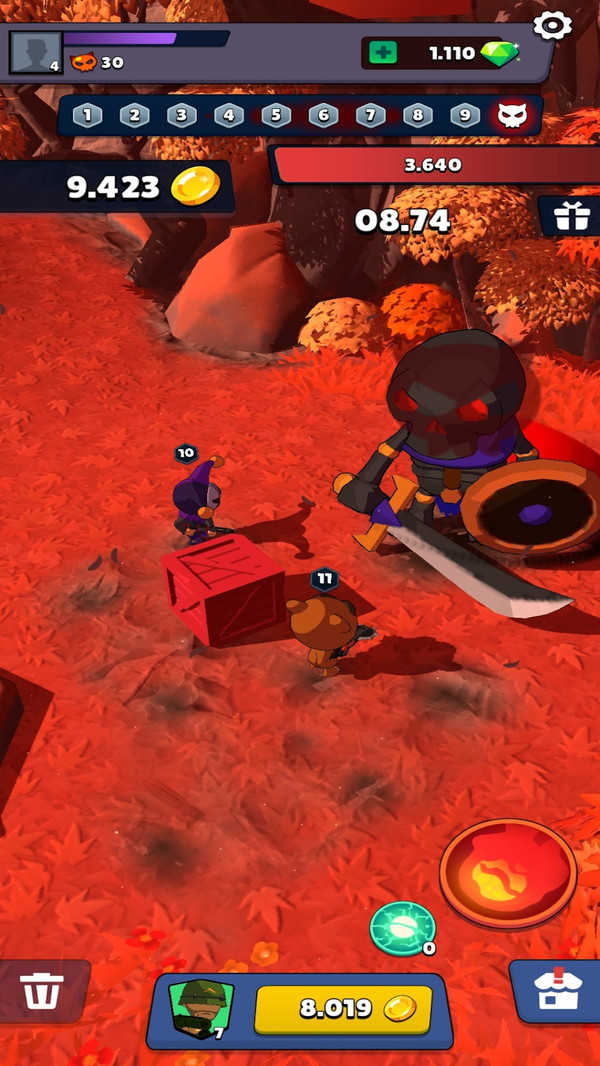Add more green gems
Viewport: 600px width, 1066px height.
382,53
